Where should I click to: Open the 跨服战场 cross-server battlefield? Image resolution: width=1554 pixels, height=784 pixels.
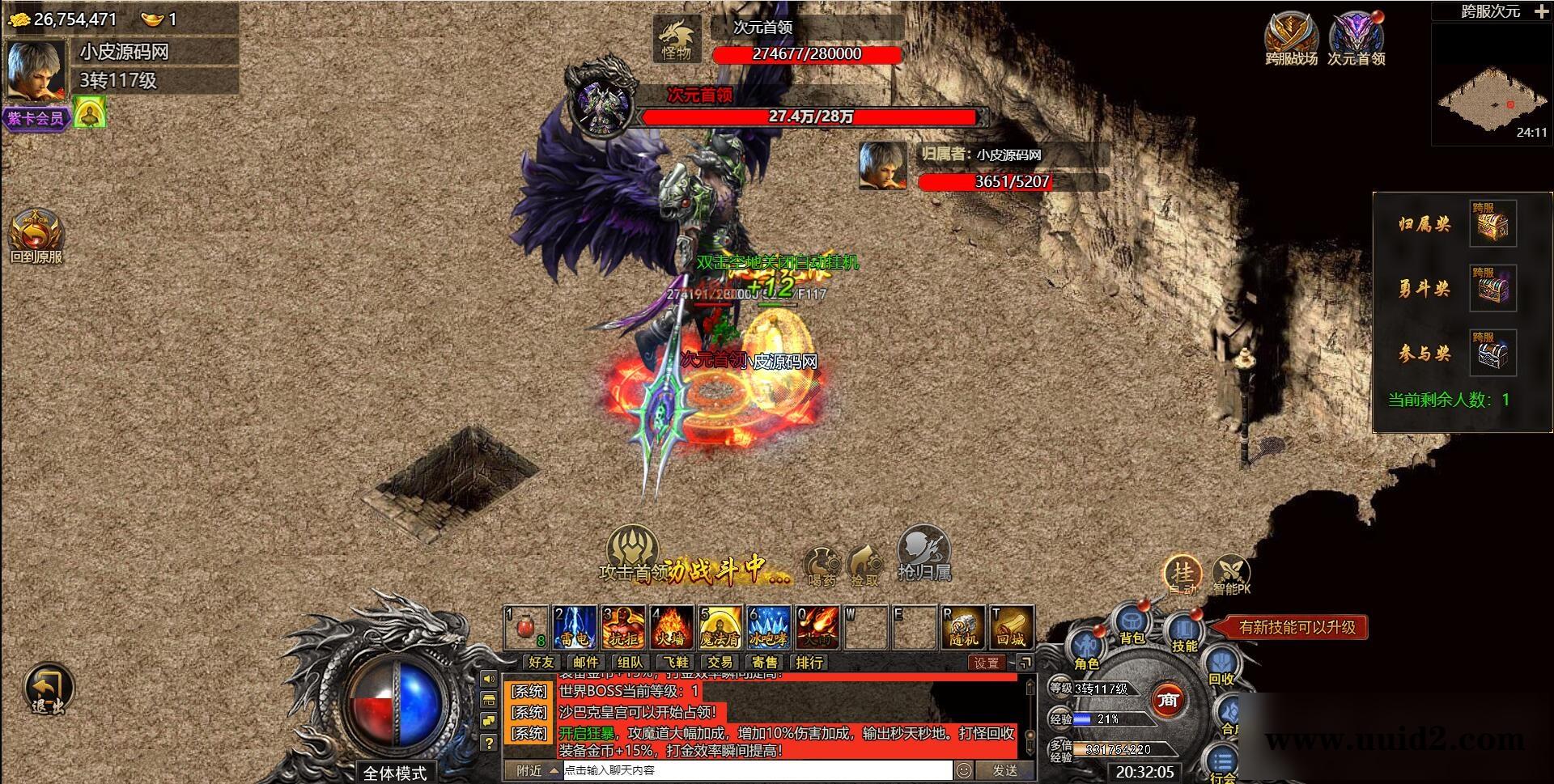[1291, 37]
